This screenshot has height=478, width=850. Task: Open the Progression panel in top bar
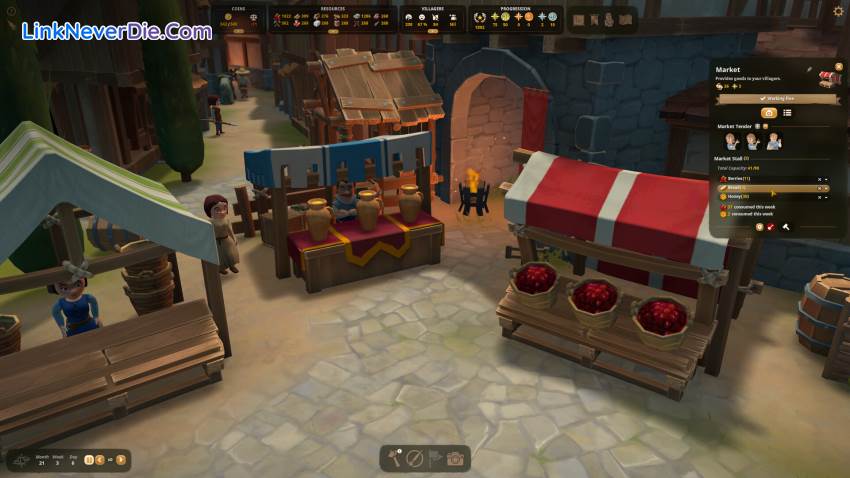click(x=516, y=17)
